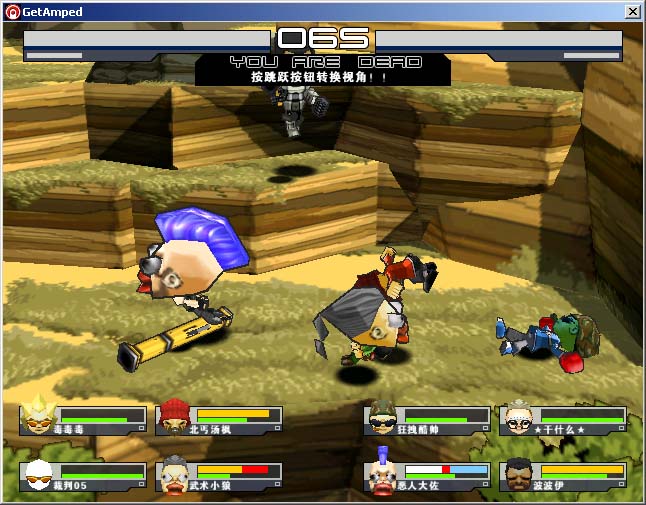The height and width of the screenshot is (505, 646).
Task: Select the red-beanie player 北丐汤枫 panel
Action: click(219, 420)
